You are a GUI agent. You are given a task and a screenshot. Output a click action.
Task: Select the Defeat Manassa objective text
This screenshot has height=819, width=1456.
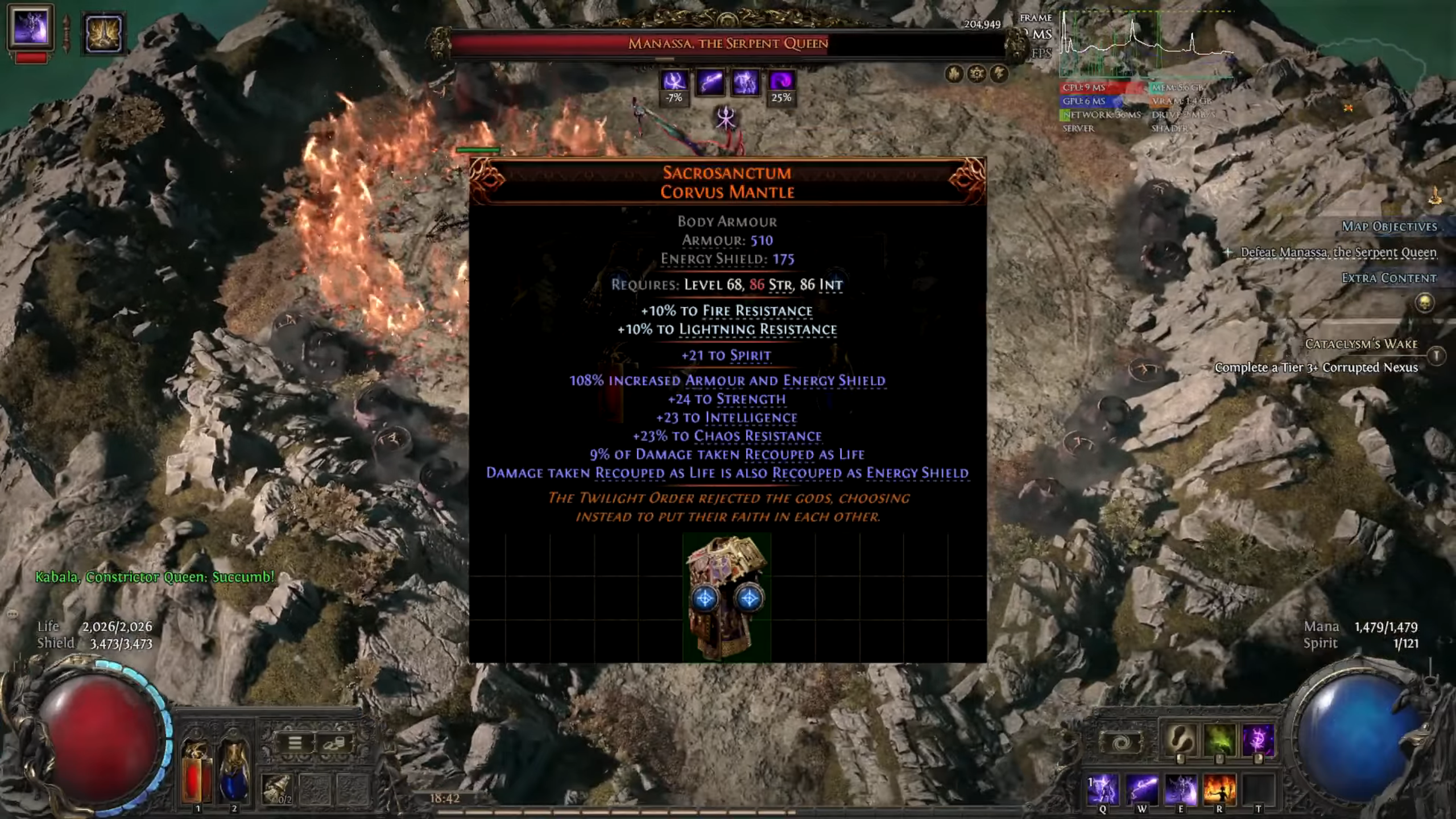click(1337, 251)
